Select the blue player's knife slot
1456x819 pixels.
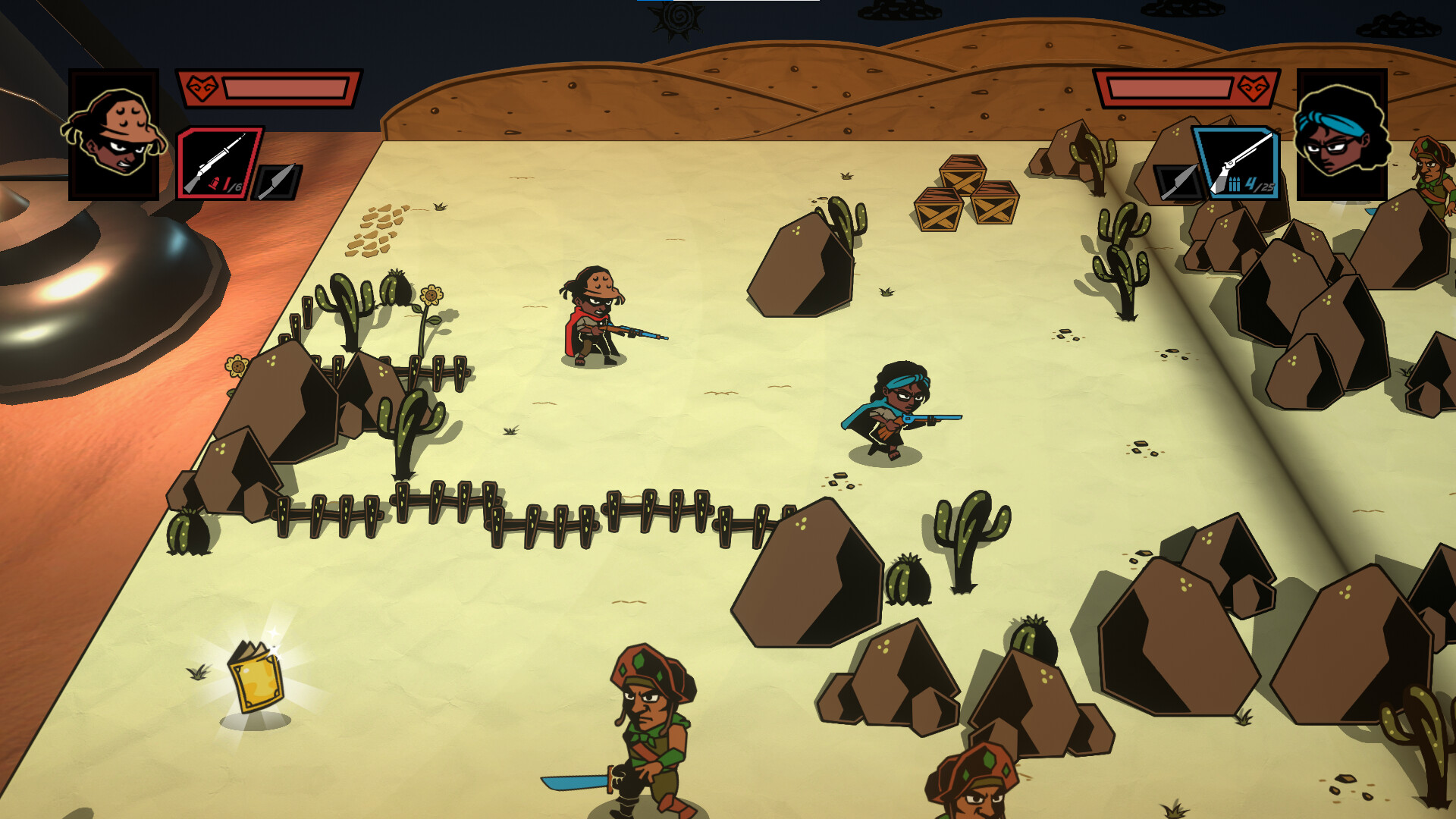click(x=1176, y=183)
